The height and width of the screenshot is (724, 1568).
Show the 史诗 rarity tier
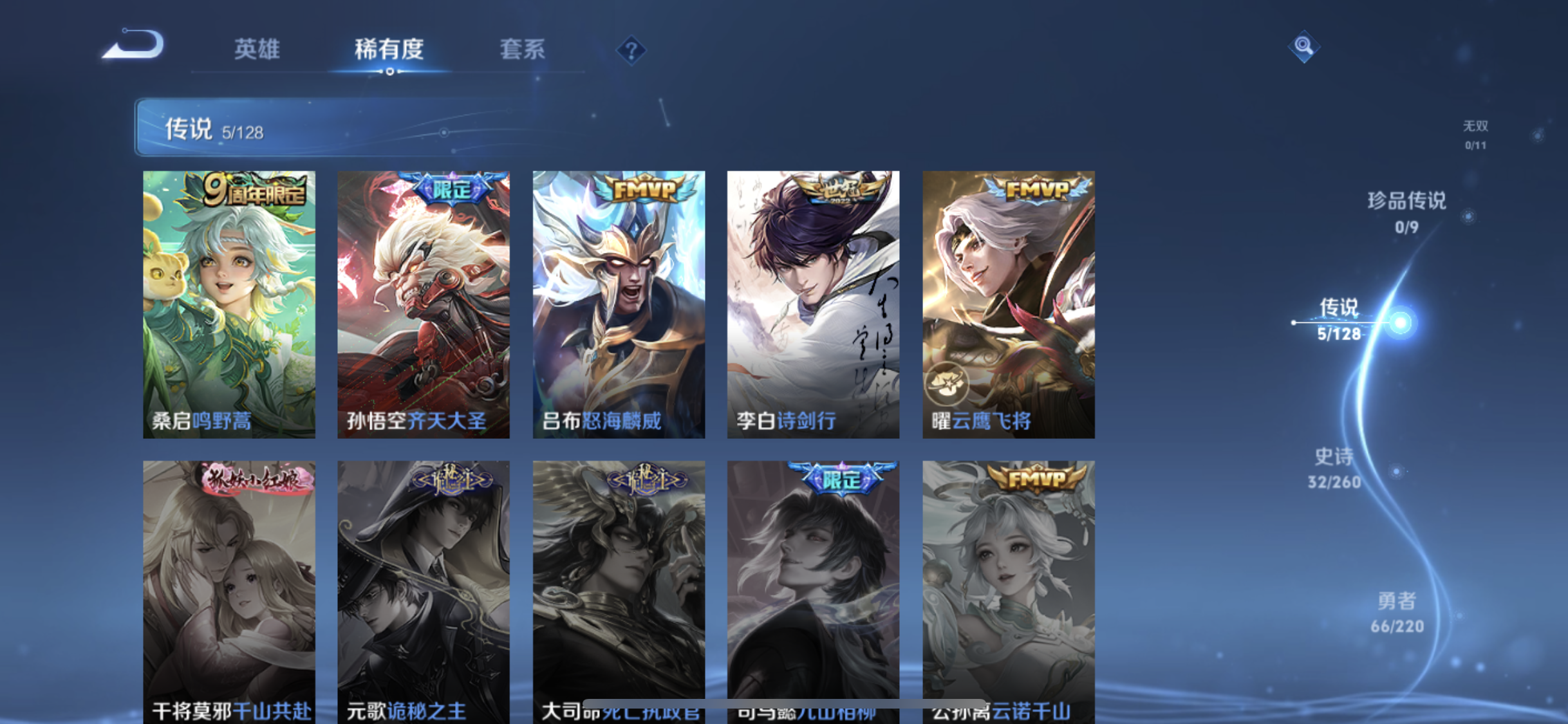(x=1334, y=468)
